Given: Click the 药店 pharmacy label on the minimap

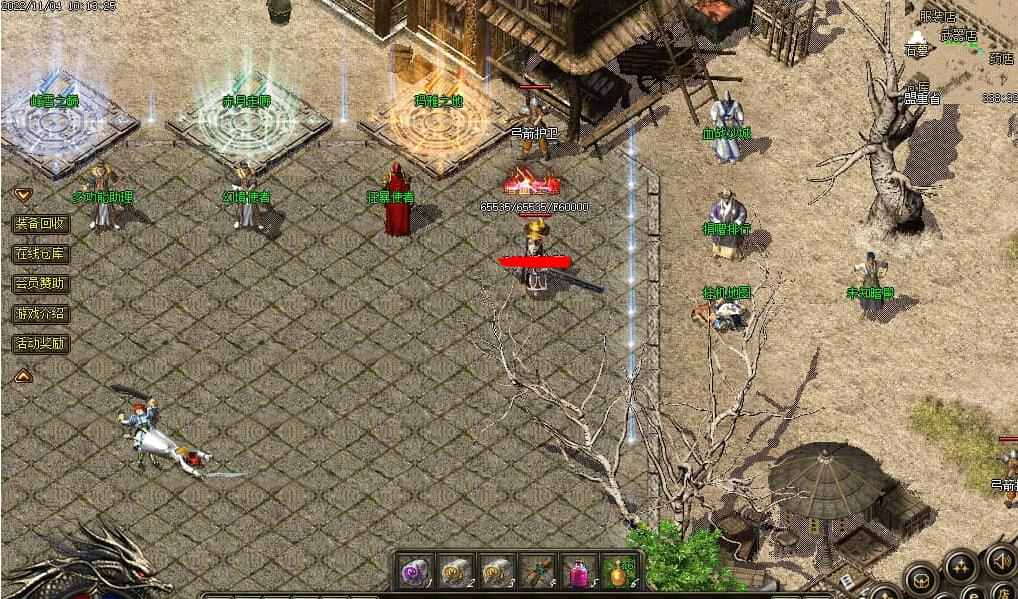Looking at the screenshot, I should (1001, 59).
